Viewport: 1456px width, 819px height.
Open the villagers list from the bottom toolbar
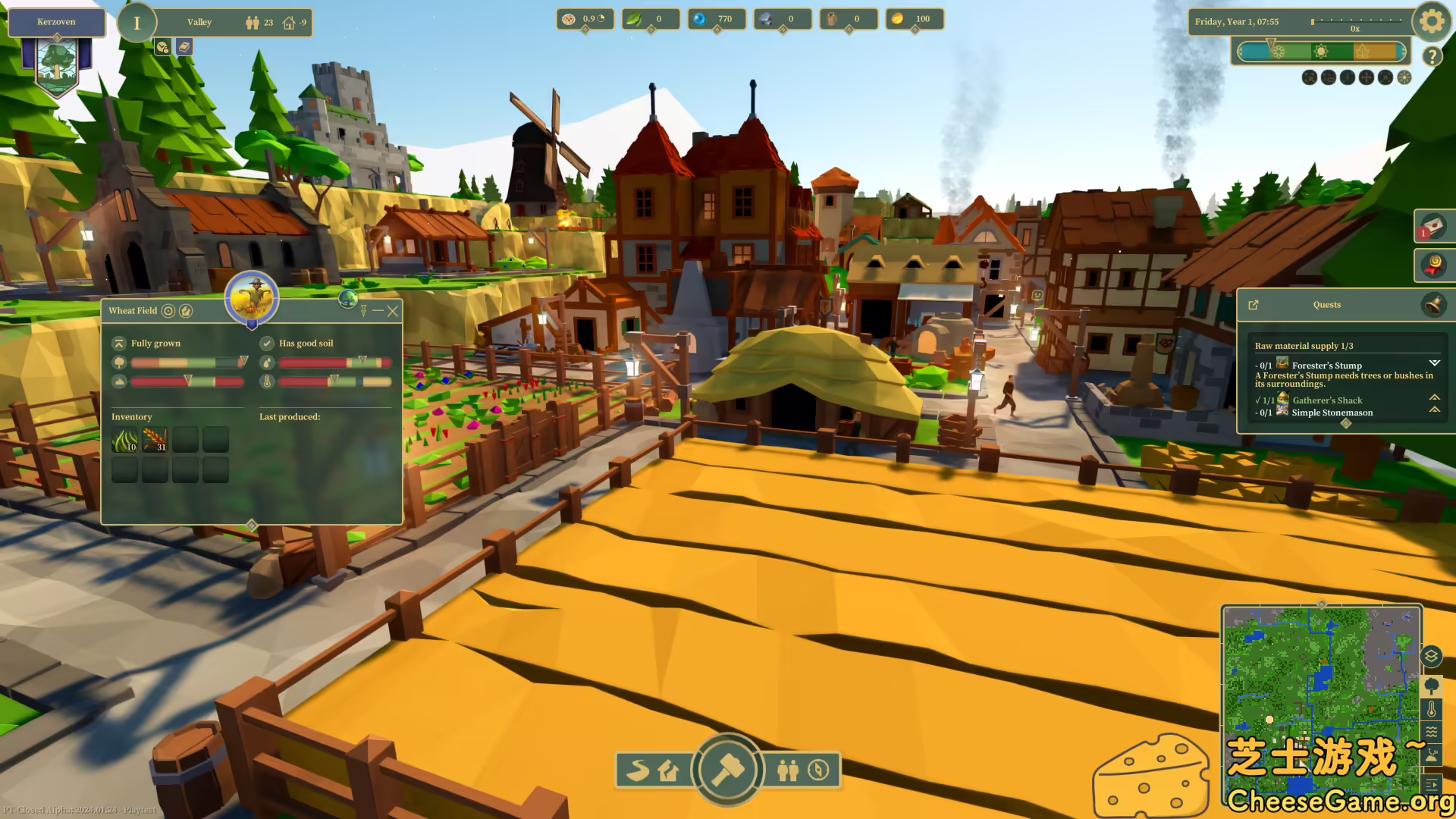787,770
